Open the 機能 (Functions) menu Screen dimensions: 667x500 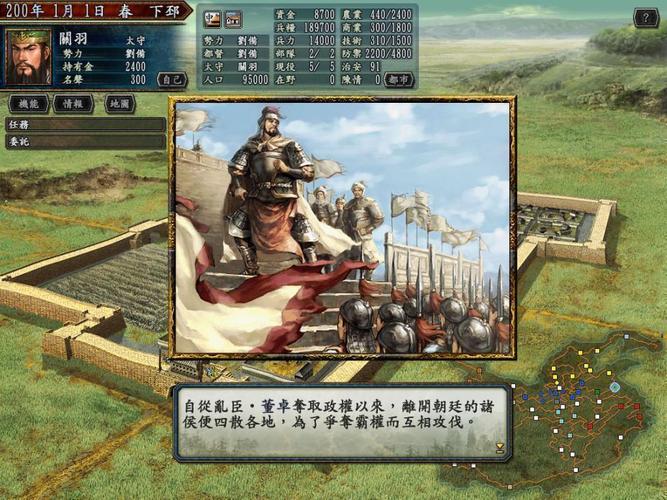coord(28,103)
